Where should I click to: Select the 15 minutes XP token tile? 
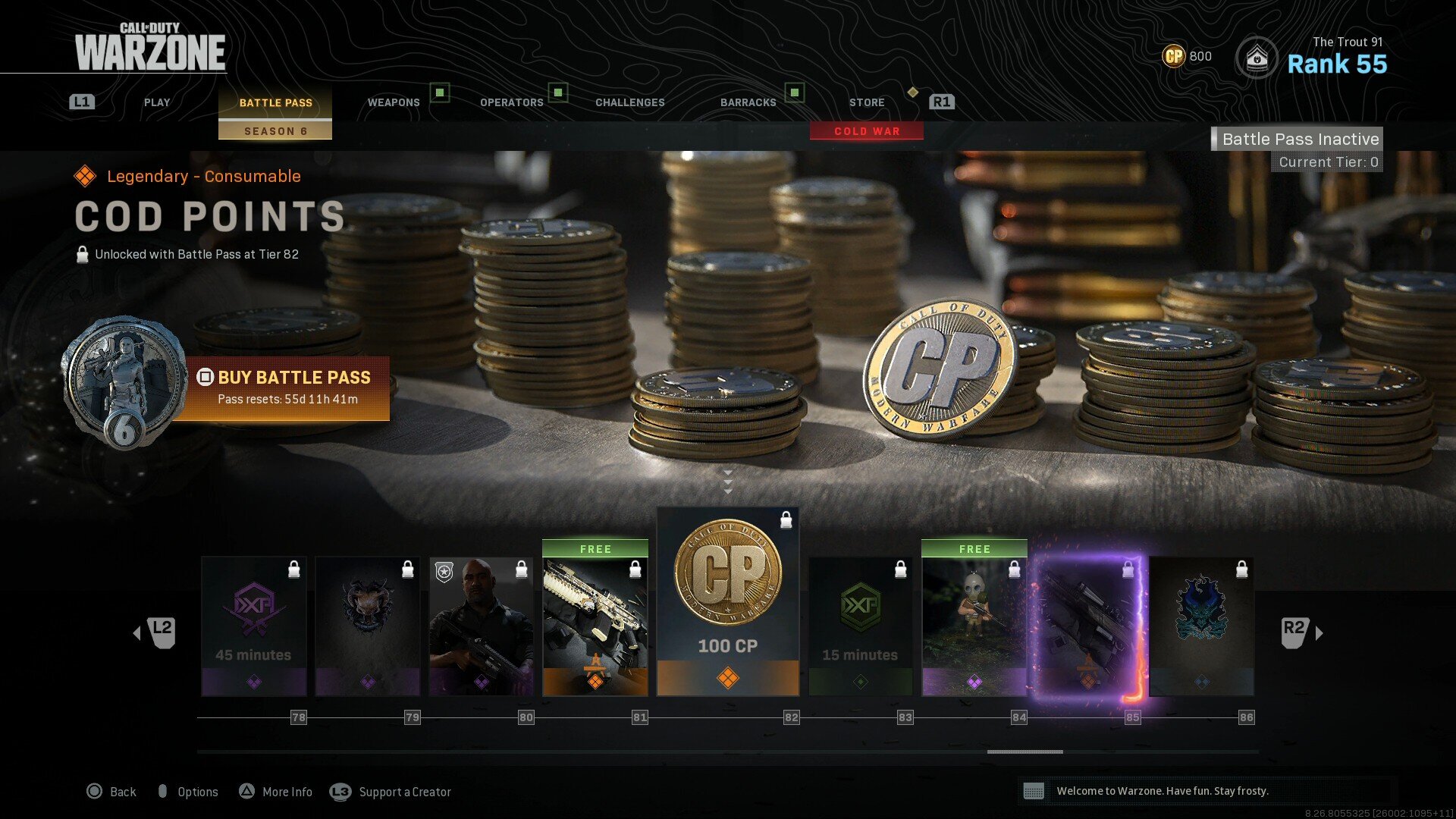point(861,626)
